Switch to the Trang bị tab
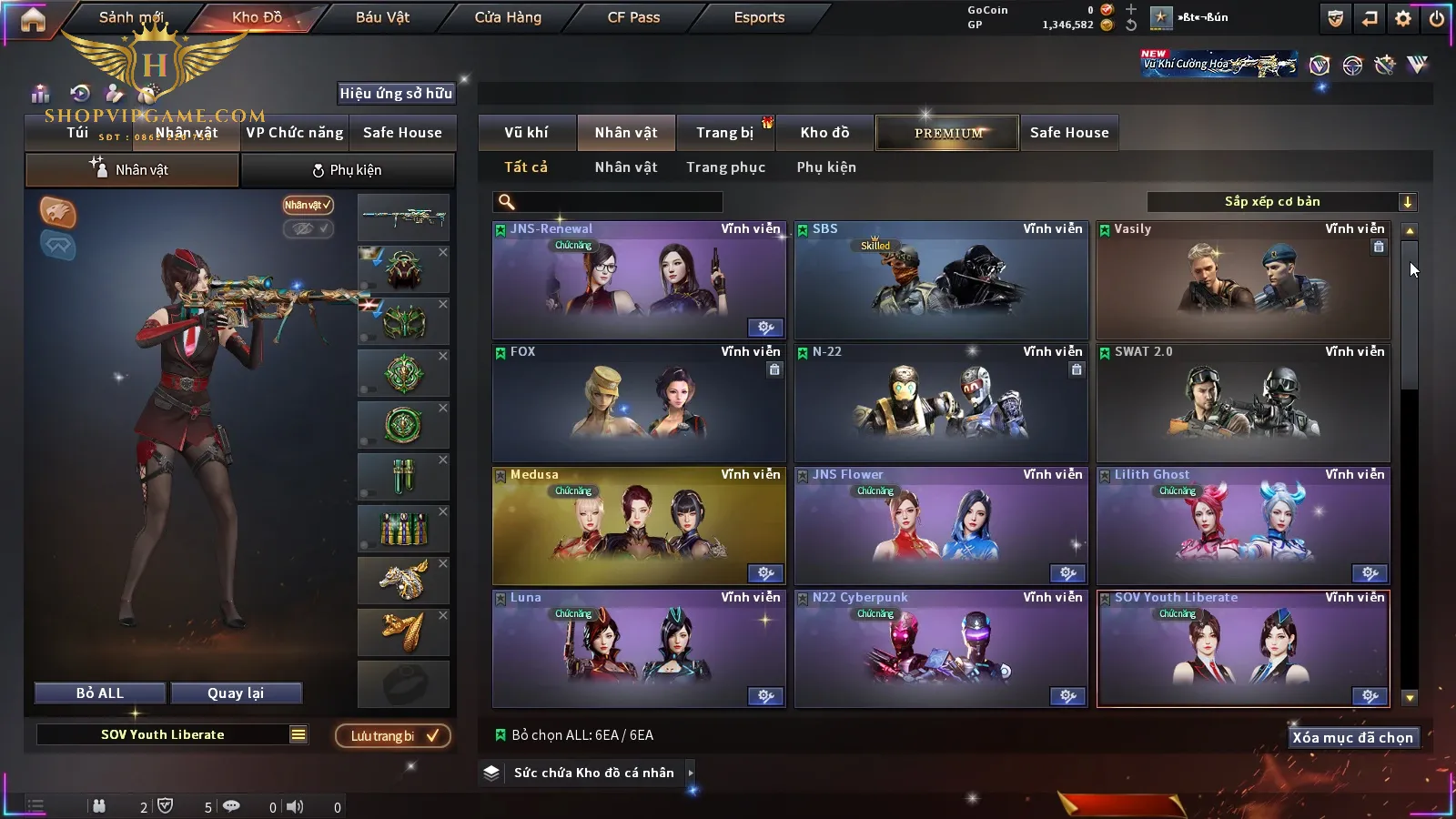The image size is (1456, 819). click(724, 133)
